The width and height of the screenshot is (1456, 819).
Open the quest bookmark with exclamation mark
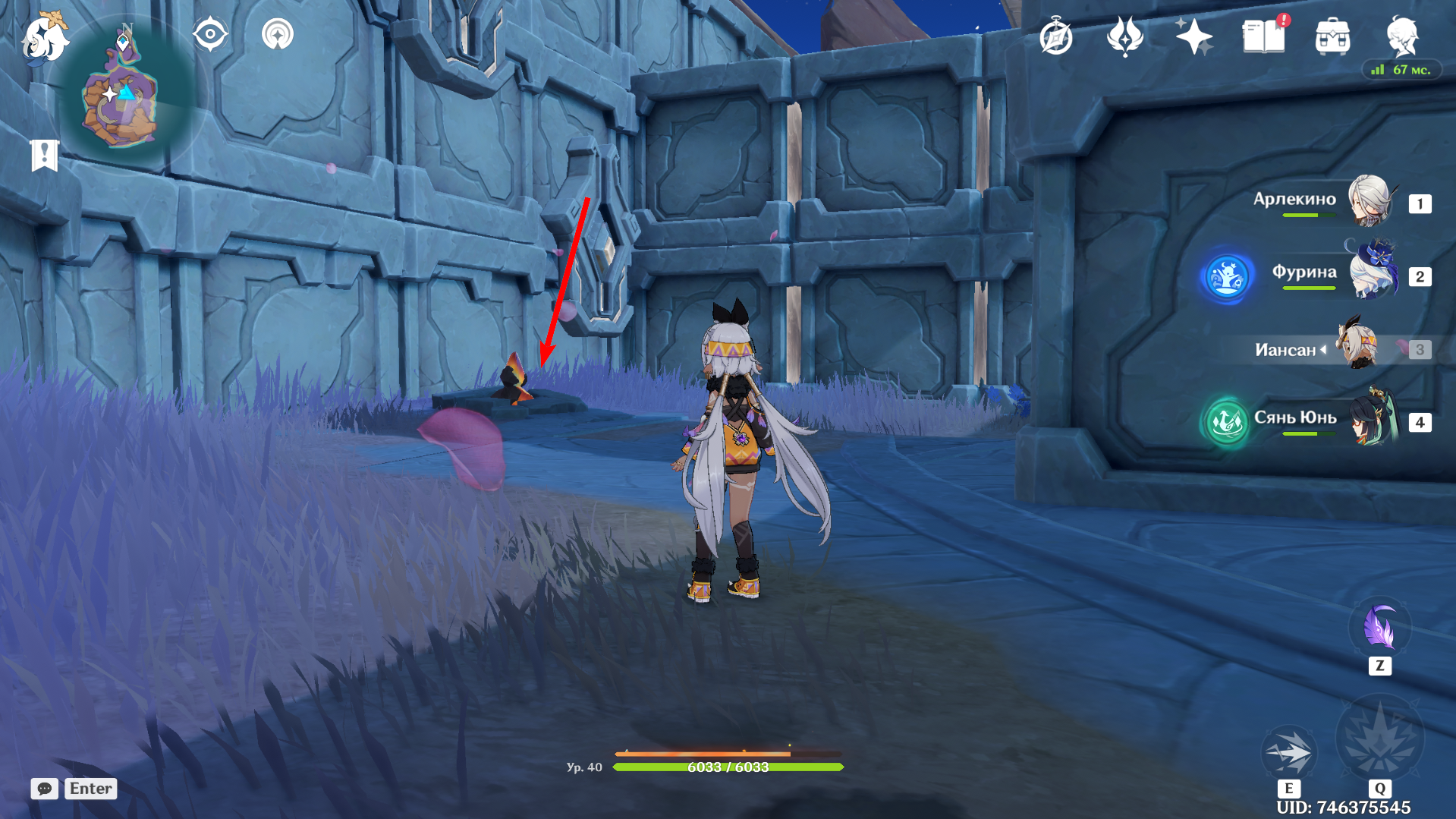click(x=44, y=156)
